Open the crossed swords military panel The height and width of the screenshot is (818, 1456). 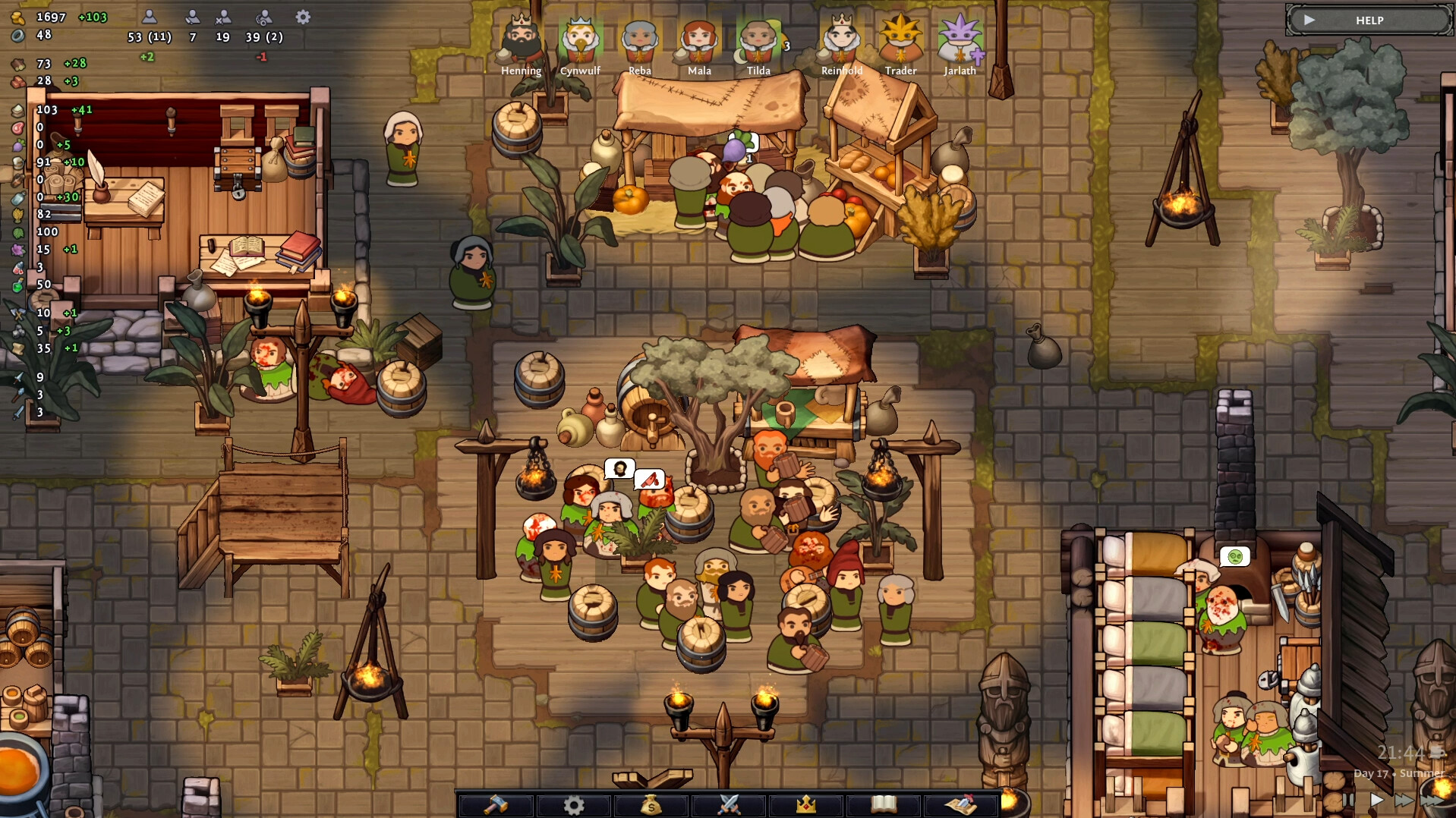pos(729,804)
